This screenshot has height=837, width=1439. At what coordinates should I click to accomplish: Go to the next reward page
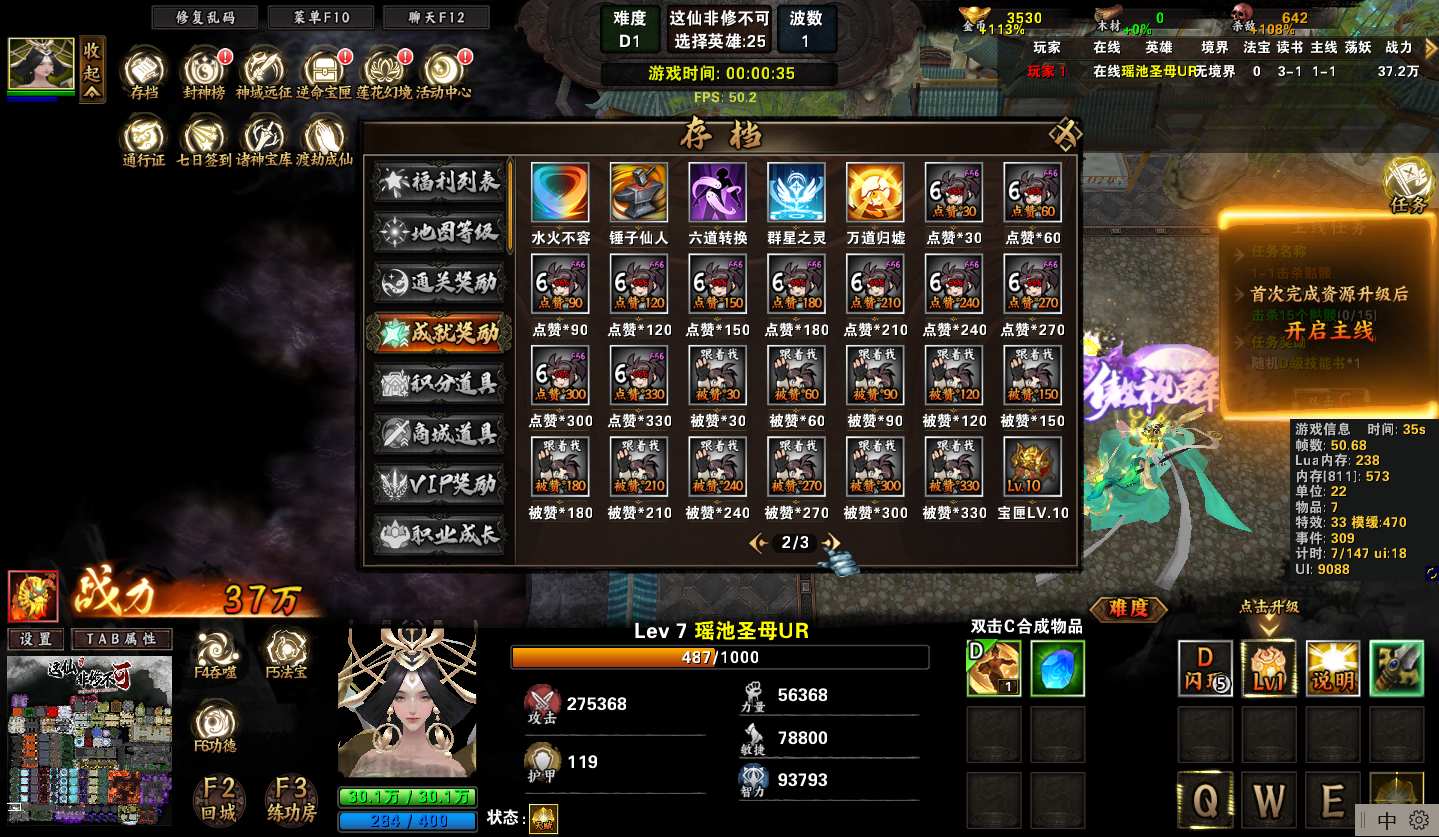click(831, 543)
